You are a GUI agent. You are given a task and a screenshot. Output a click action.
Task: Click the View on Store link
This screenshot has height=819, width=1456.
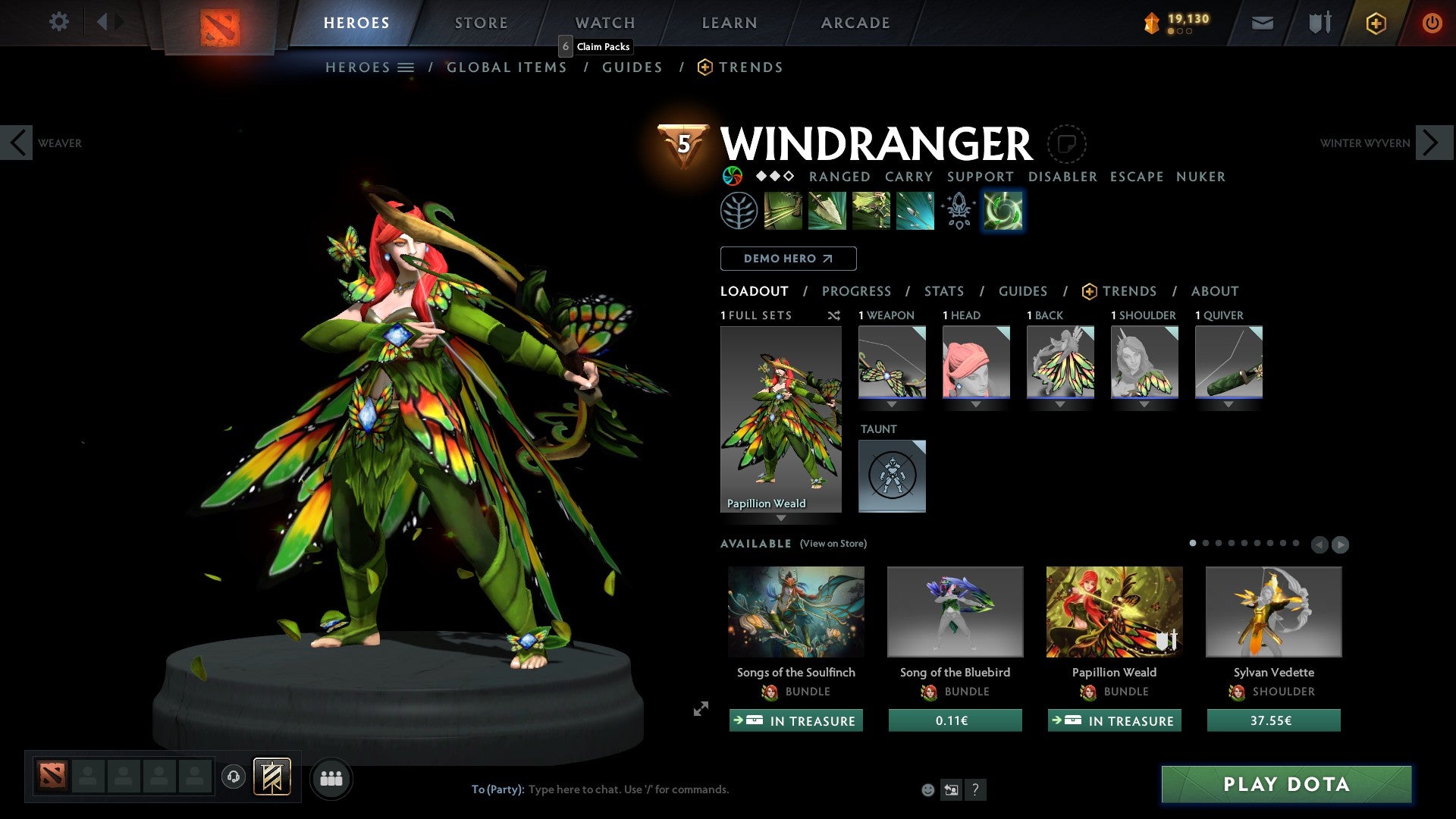tap(833, 544)
